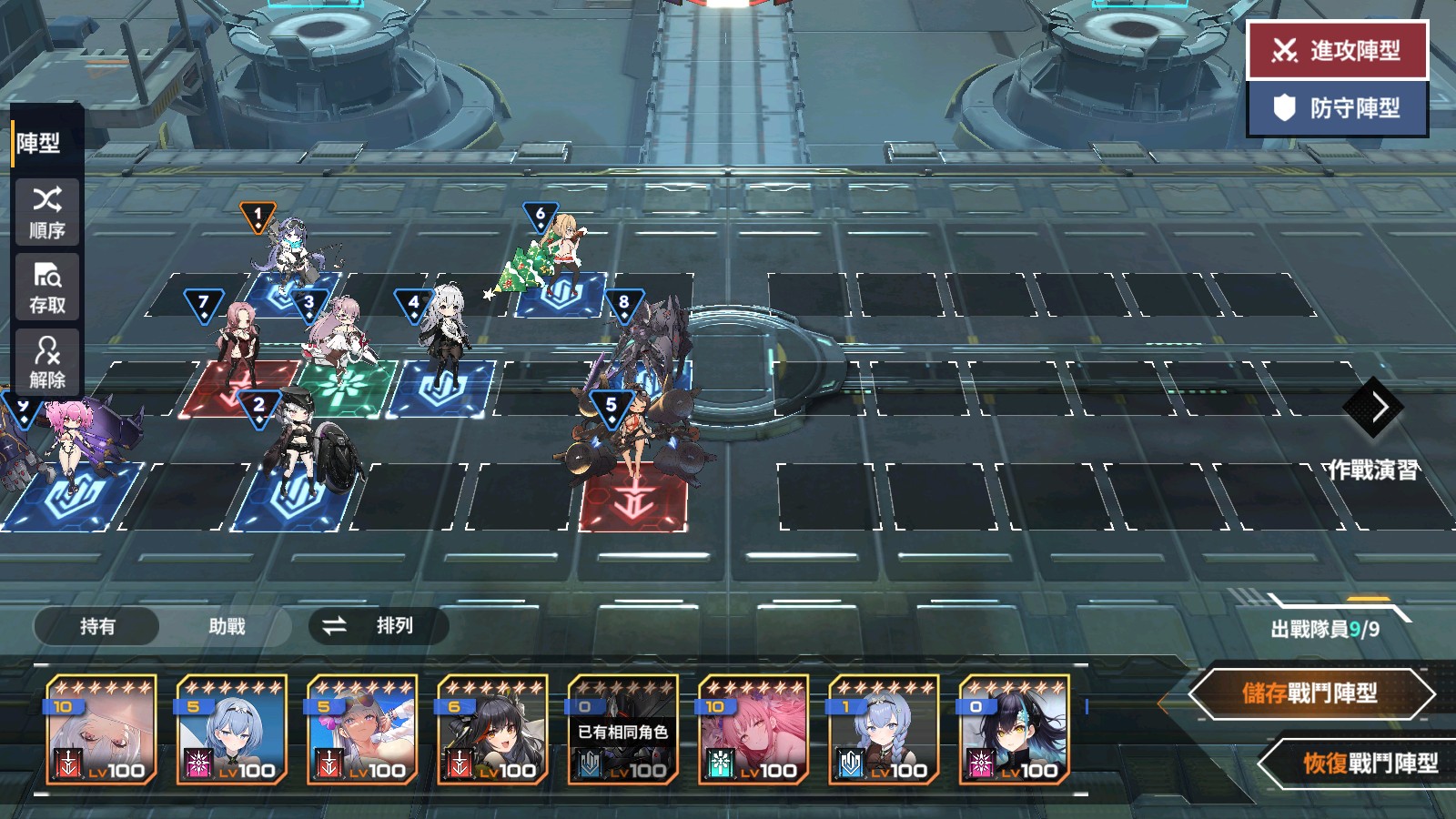Image resolution: width=1456 pixels, height=819 pixels.
Task: Open the 排列 sorting option
Action: [x=379, y=626]
